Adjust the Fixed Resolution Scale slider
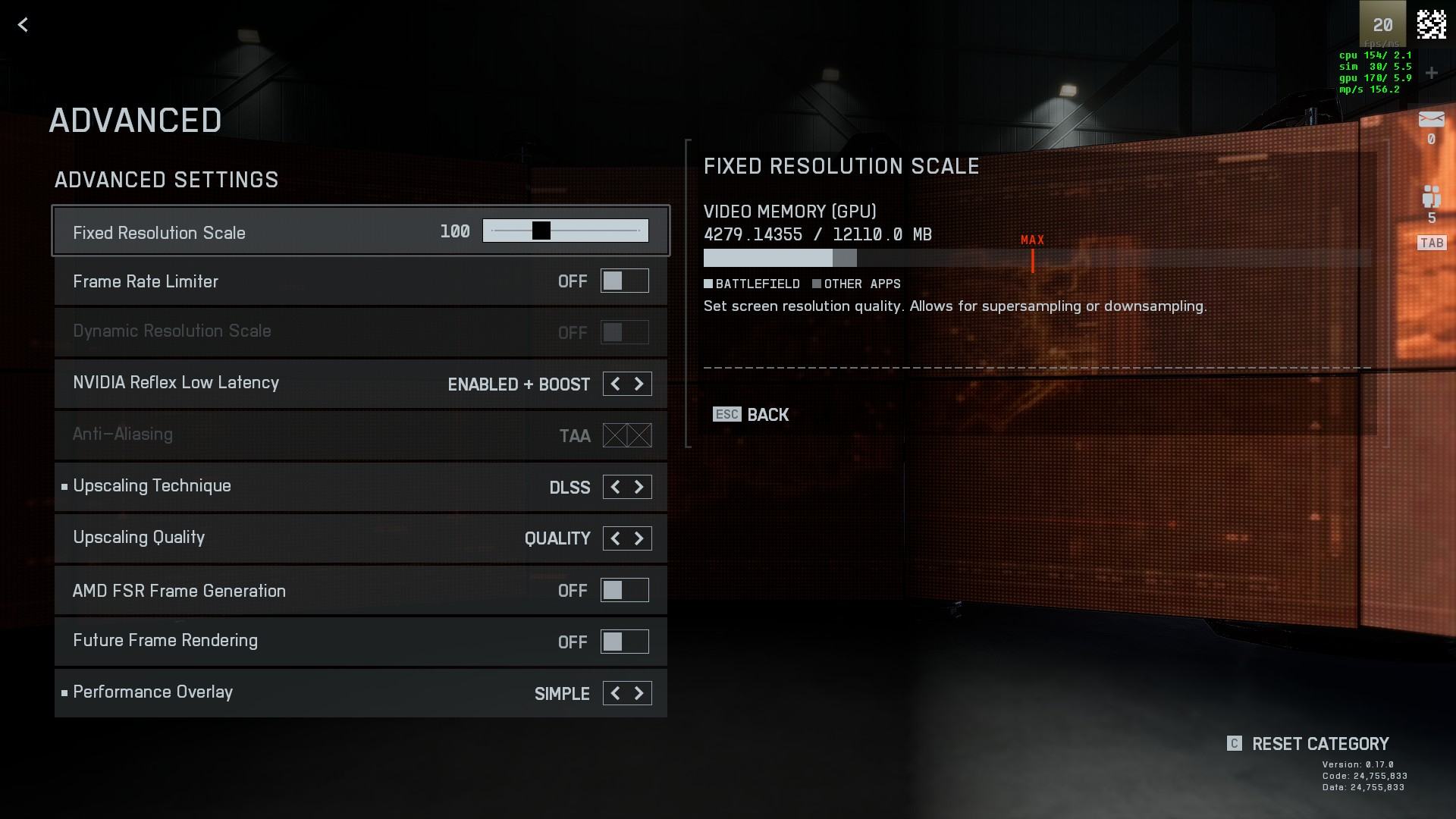The width and height of the screenshot is (1456, 819). point(541,231)
